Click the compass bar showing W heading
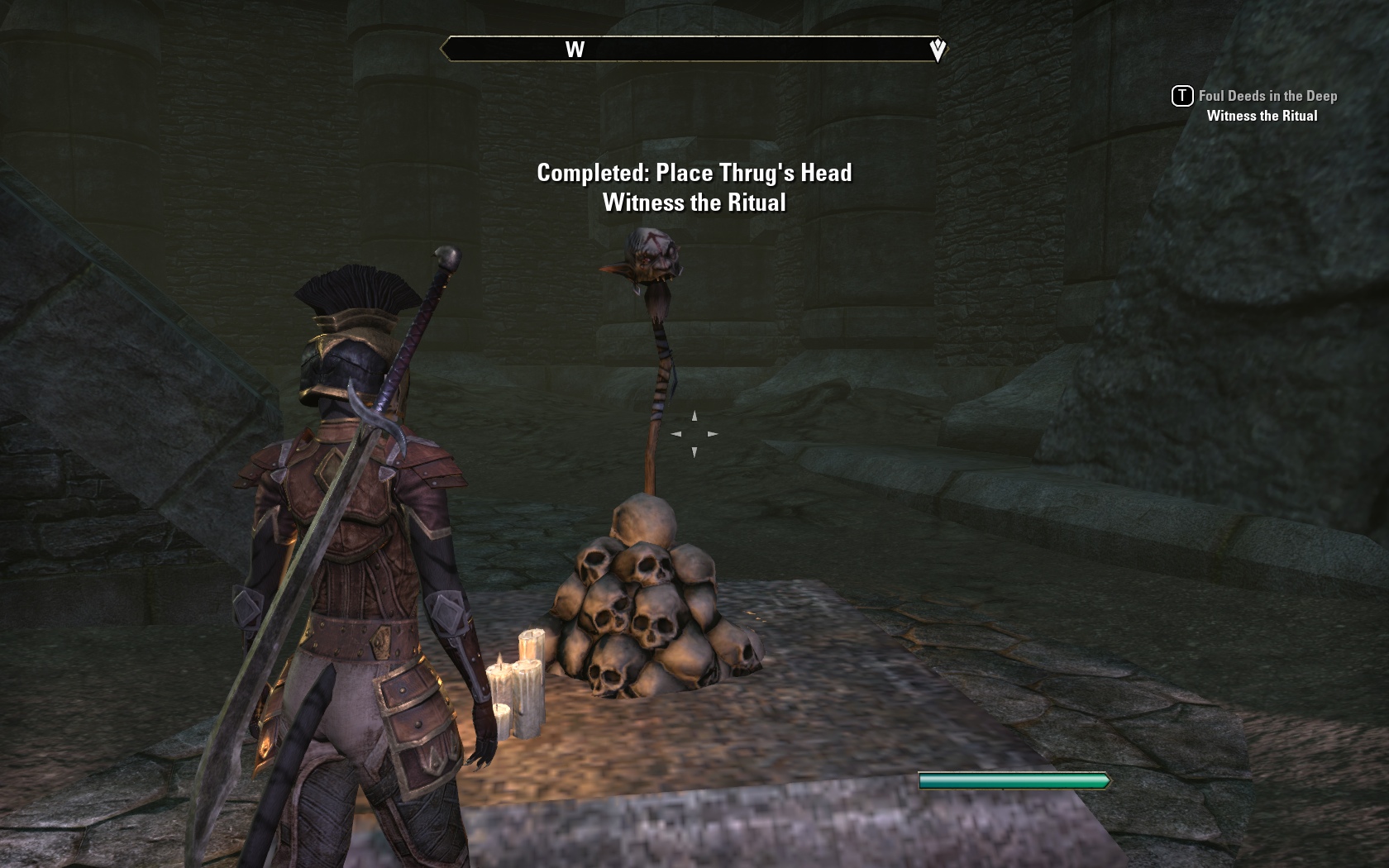This screenshot has width=1389, height=868. [x=693, y=50]
